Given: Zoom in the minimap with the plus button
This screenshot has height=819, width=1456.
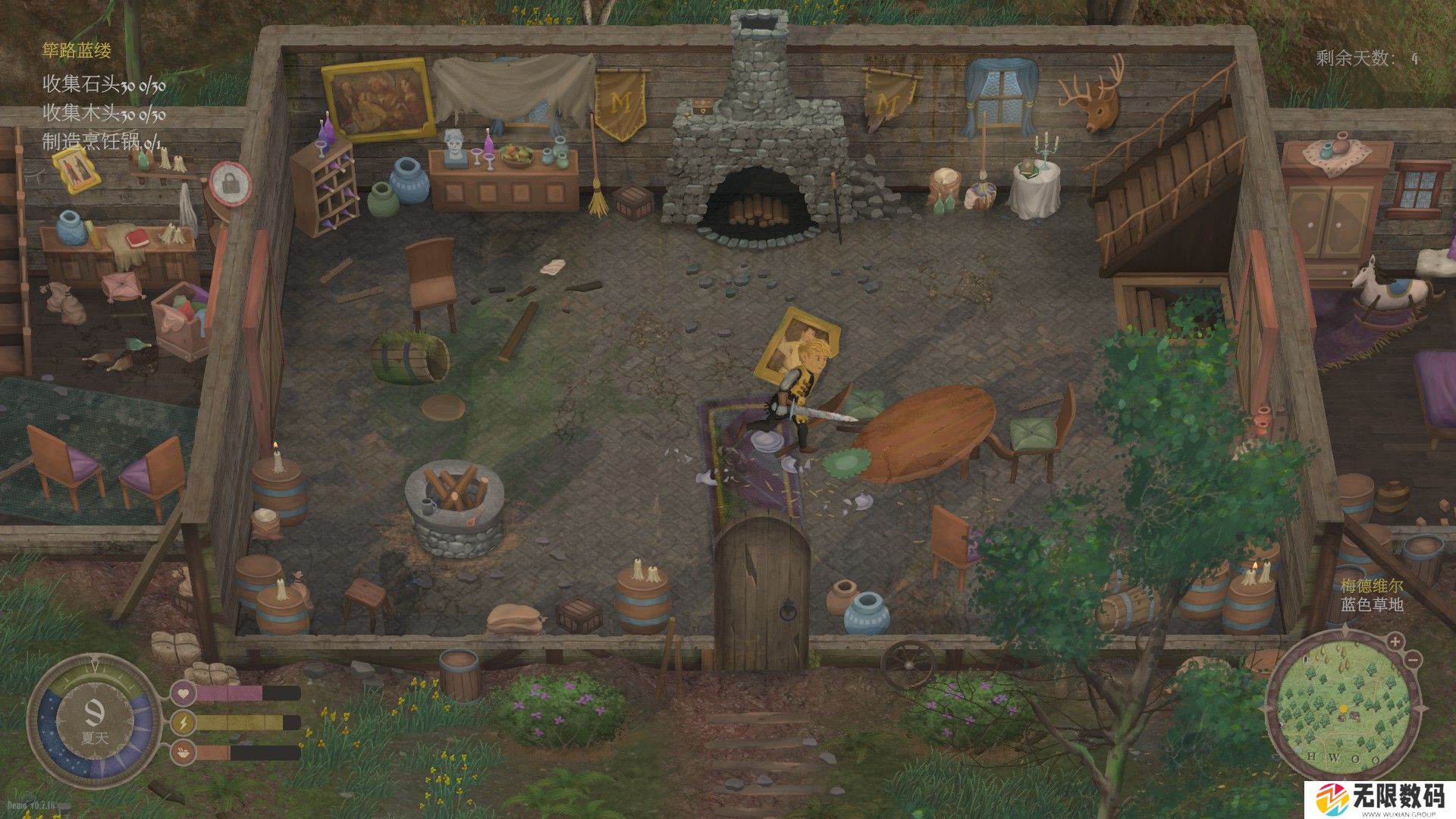Looking at the screenshot, I should point(1395,642).
